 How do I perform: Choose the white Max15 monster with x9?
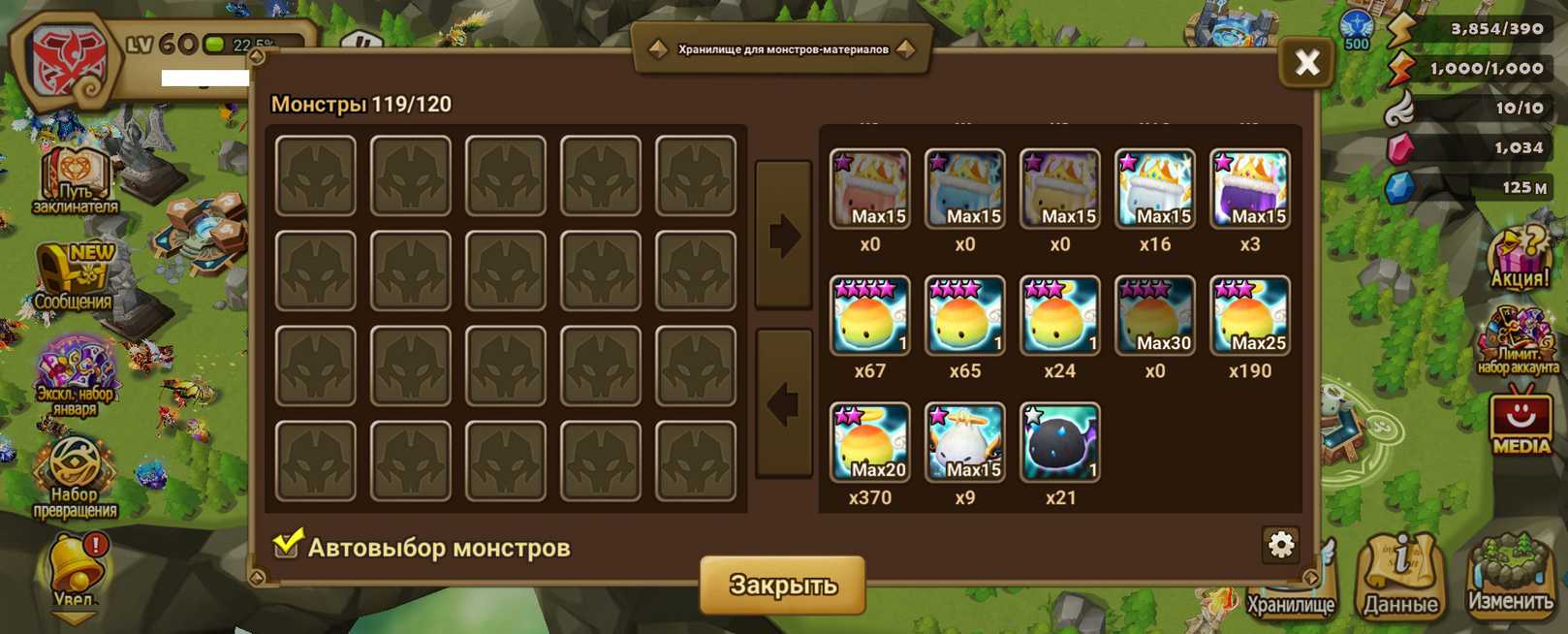pos(964,442)
